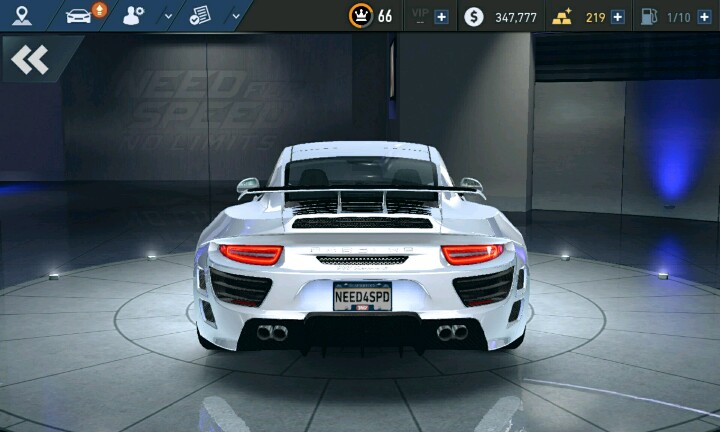Open the map location pin tab

click(x=22, y=15)
